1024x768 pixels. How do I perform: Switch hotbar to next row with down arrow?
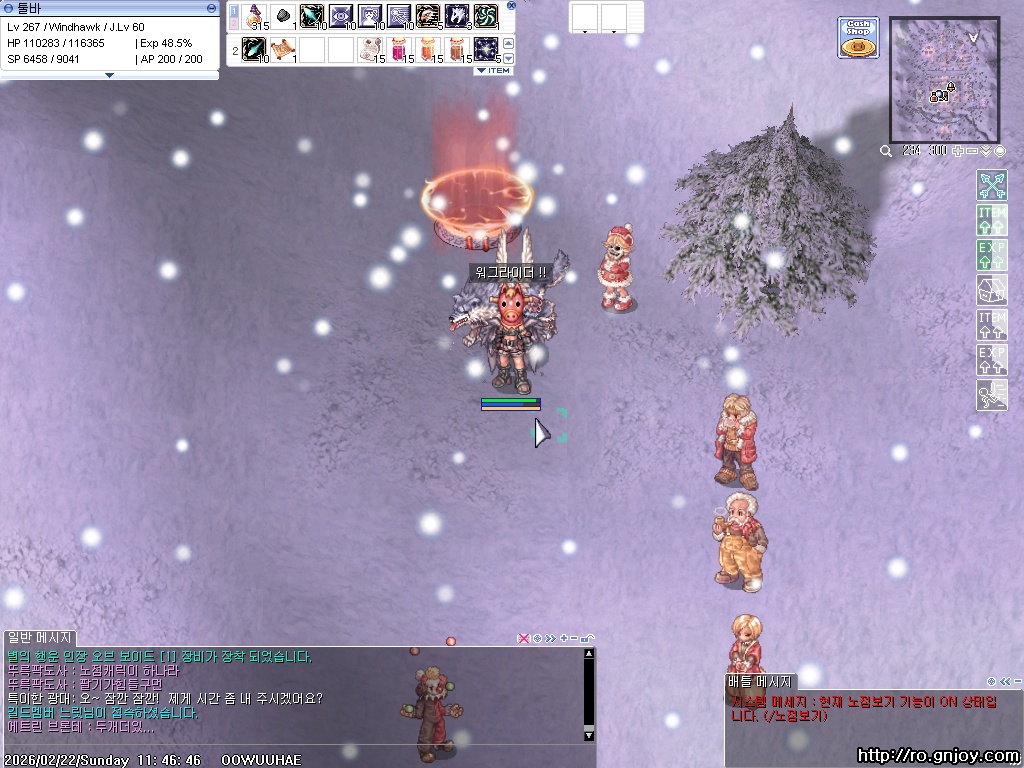coord(508,57)
